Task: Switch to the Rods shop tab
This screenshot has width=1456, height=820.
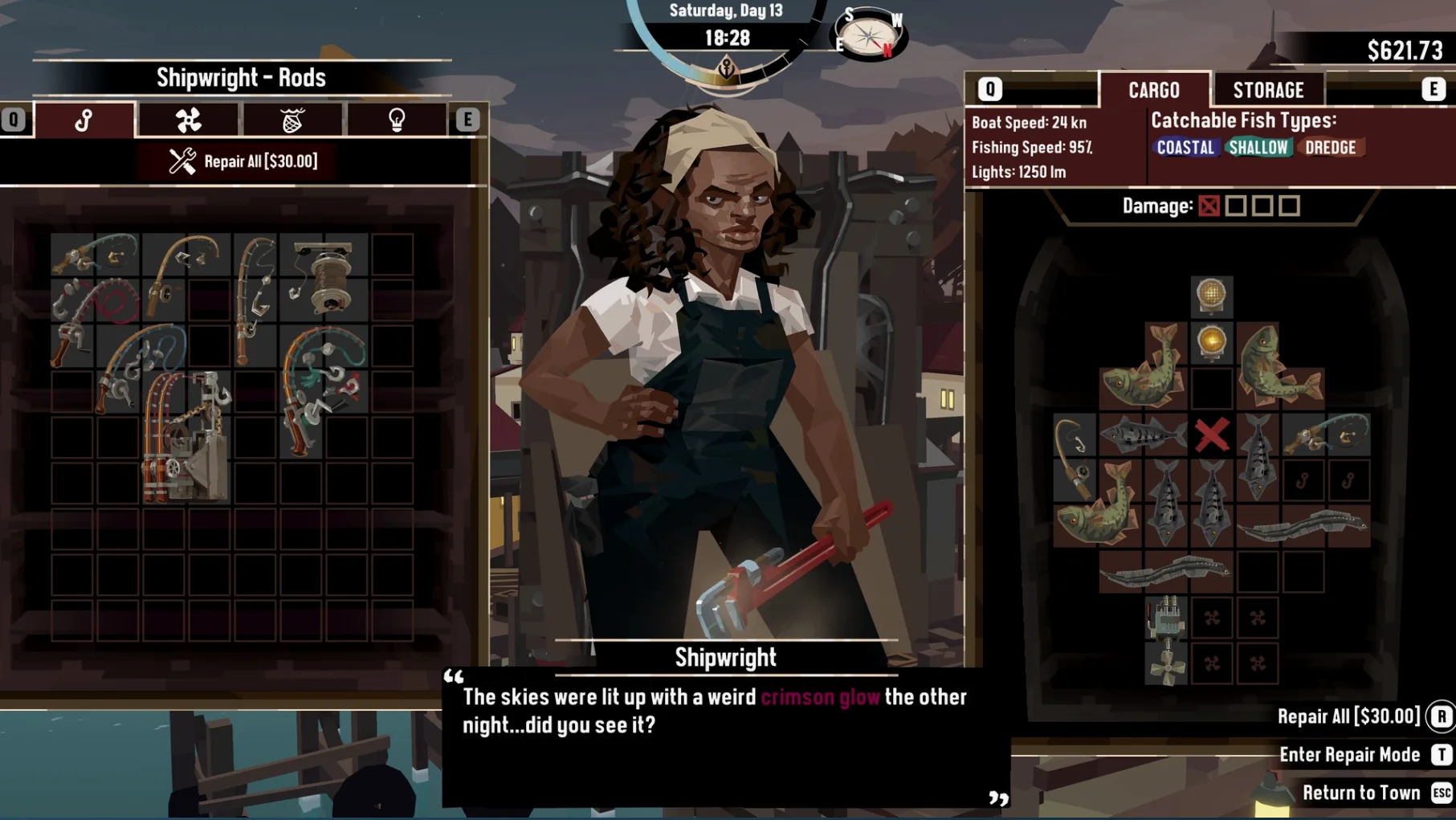Action: point(84,120)
